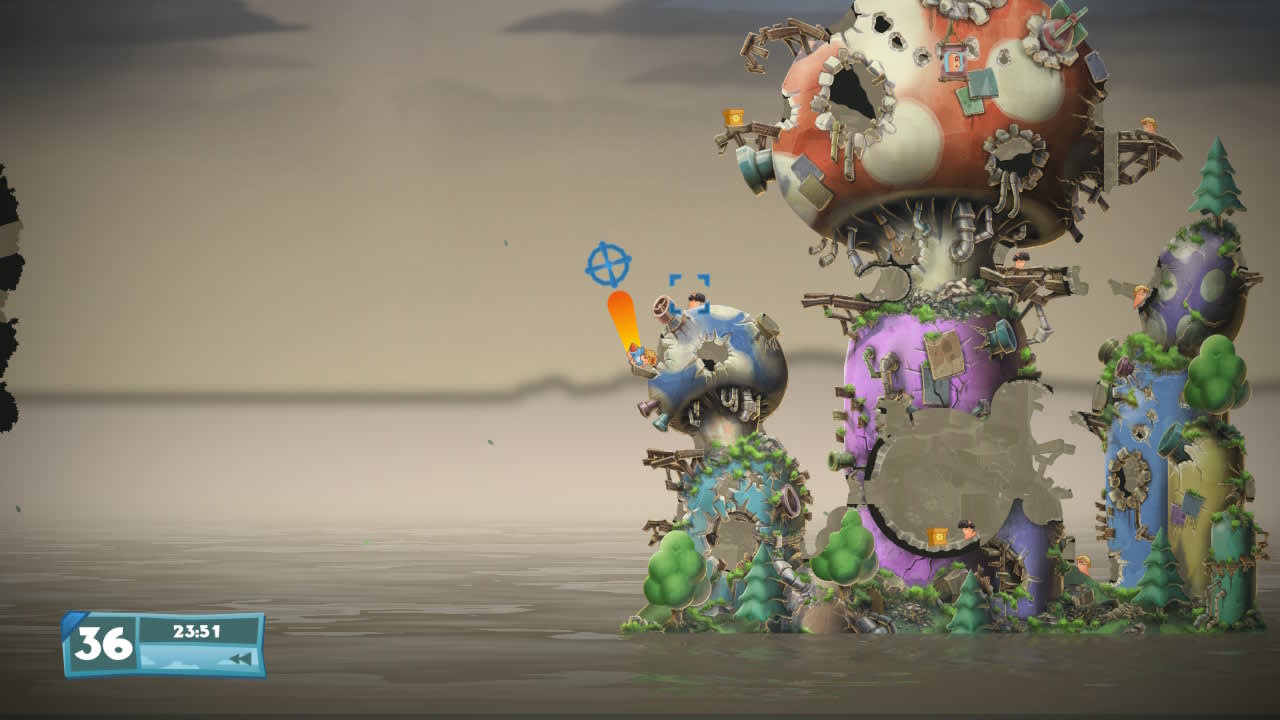Click the worm perched atop the purple stalk
This screenshot has height=720, width=1280.
pos(1019,259)
